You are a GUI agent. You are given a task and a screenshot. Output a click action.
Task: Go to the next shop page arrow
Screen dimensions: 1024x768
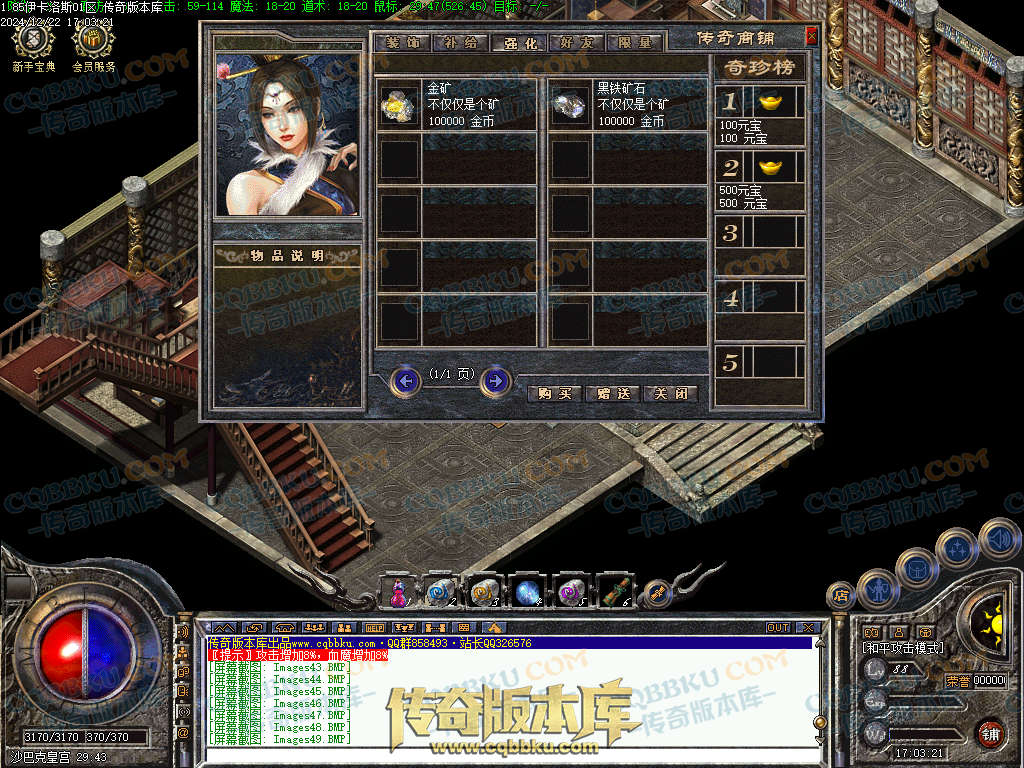496,381
